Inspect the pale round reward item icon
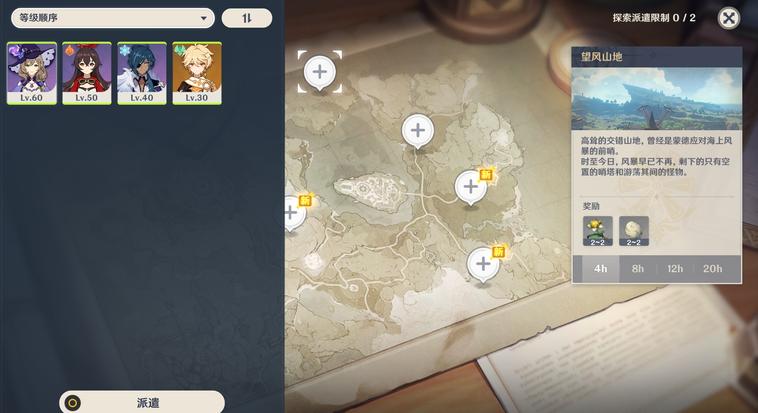Screen dimensions: 758x413 pos(633,230)
